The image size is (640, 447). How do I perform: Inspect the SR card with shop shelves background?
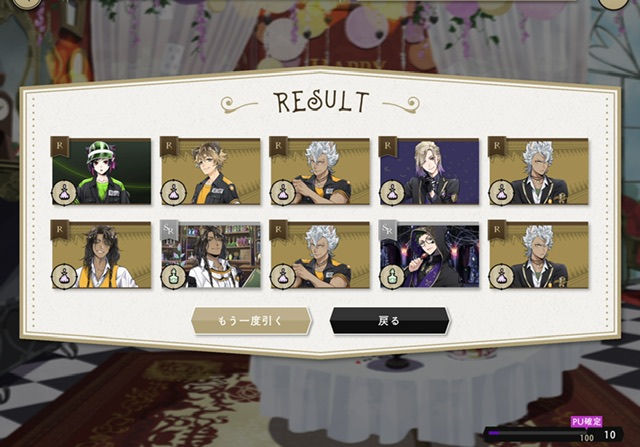click(x=211, y=255)
